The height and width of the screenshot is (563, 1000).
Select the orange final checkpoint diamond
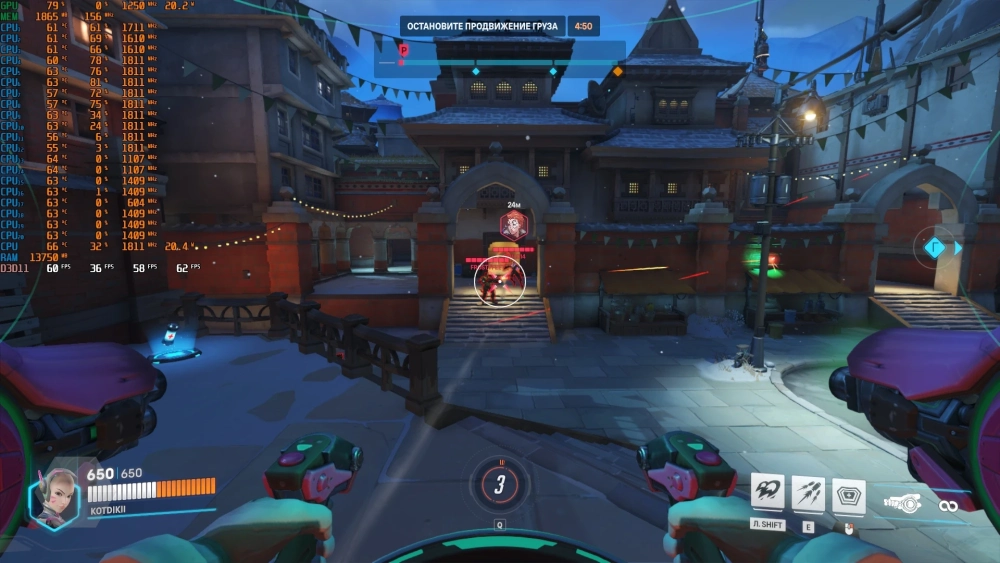click(x=617, y=71)
